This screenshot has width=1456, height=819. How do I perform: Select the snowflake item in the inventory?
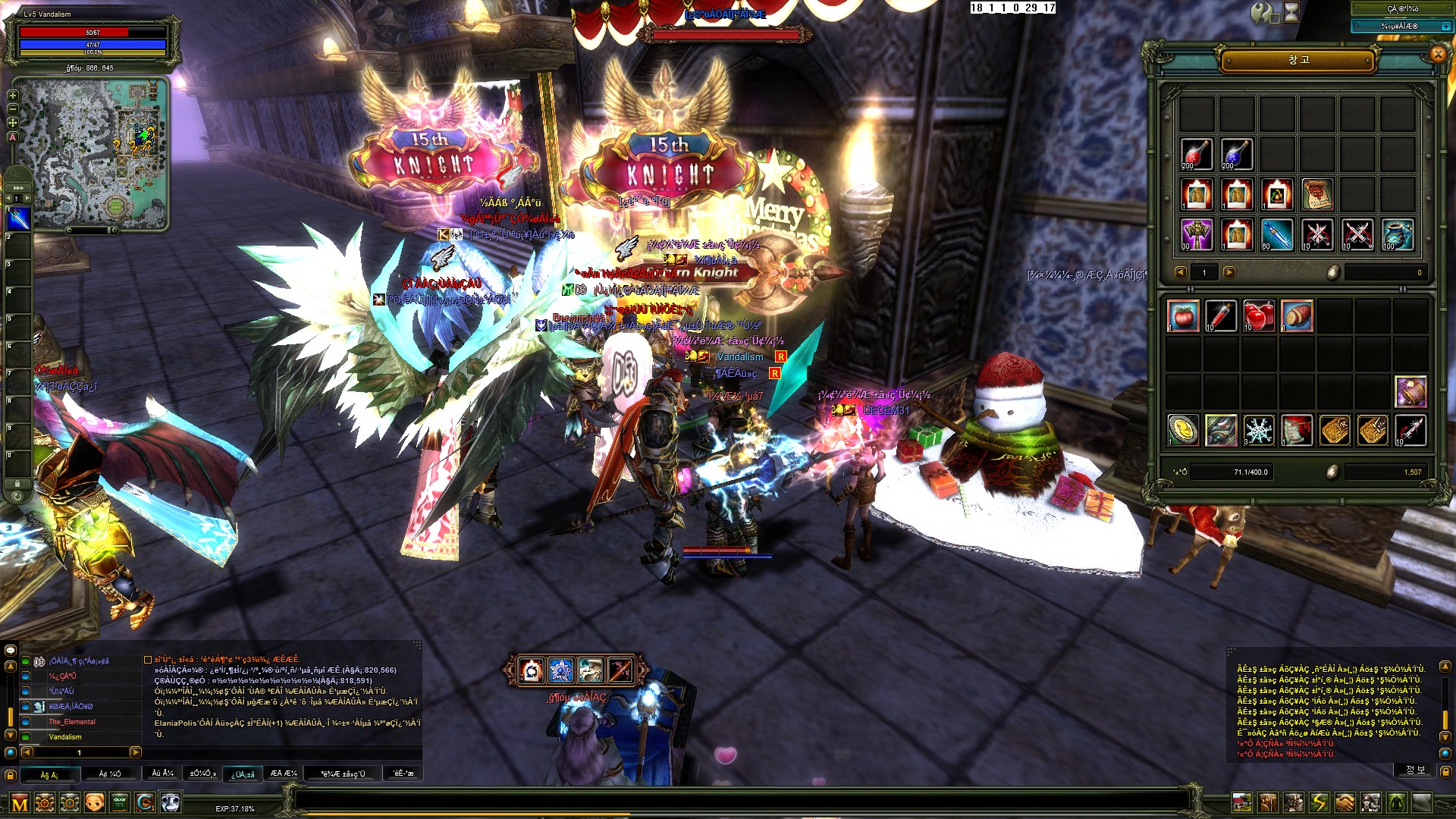pos(1259,430)
